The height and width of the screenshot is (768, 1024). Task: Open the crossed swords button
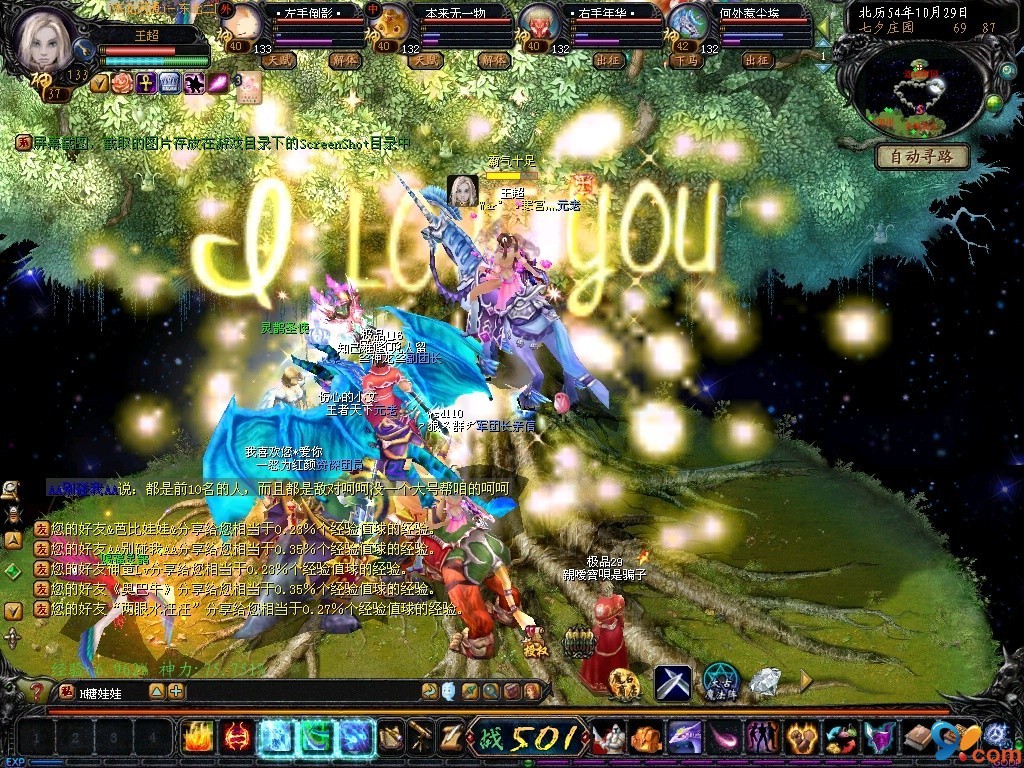pyautogui.click(x=672, y=682)
